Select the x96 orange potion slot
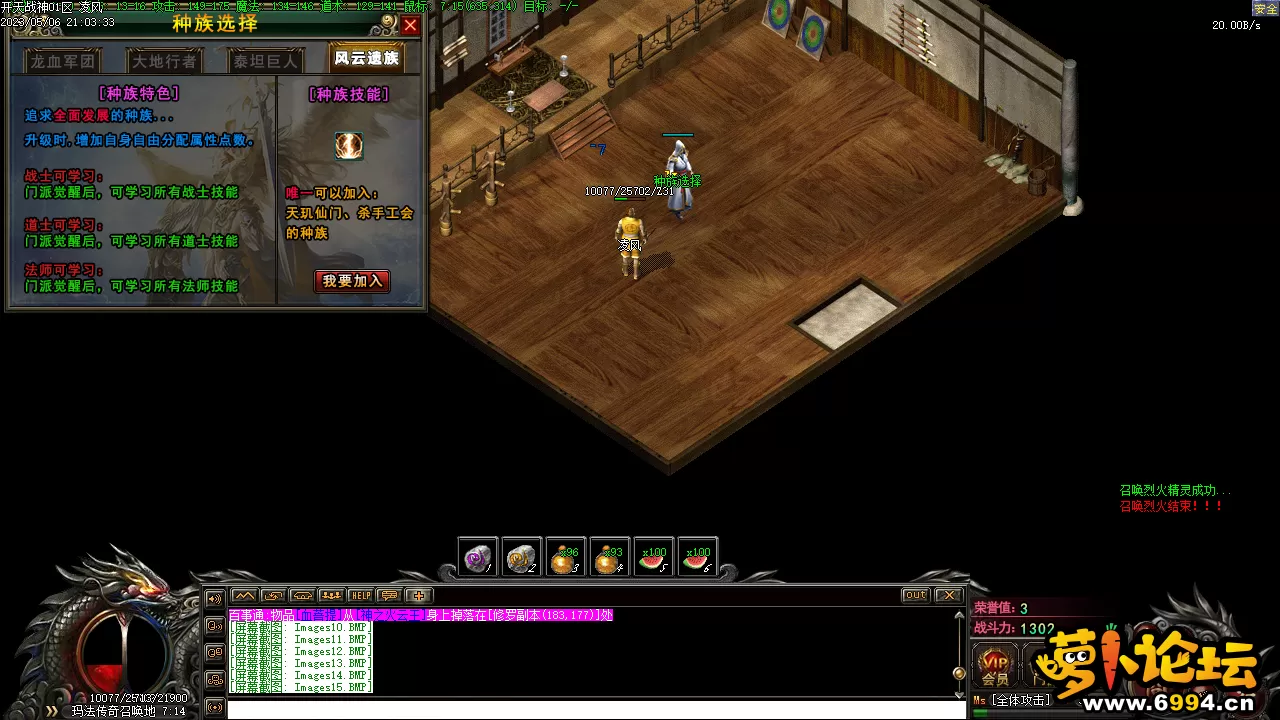Image resolution: width=1280 pixels, height=720 pixels. [566, 558]
